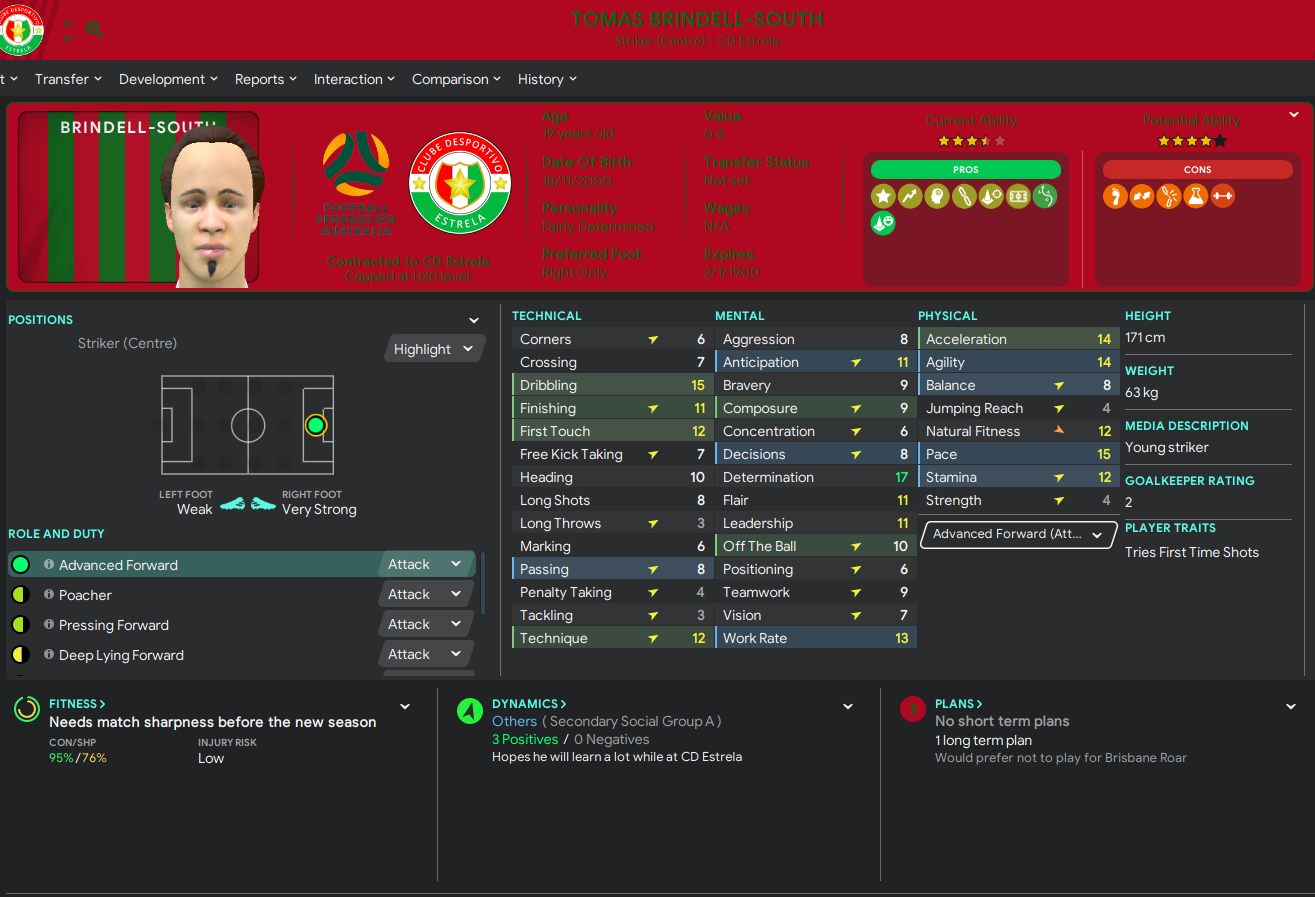The image size is (1315, 897).
Task: Open the History menu
Action: point(547,79)
